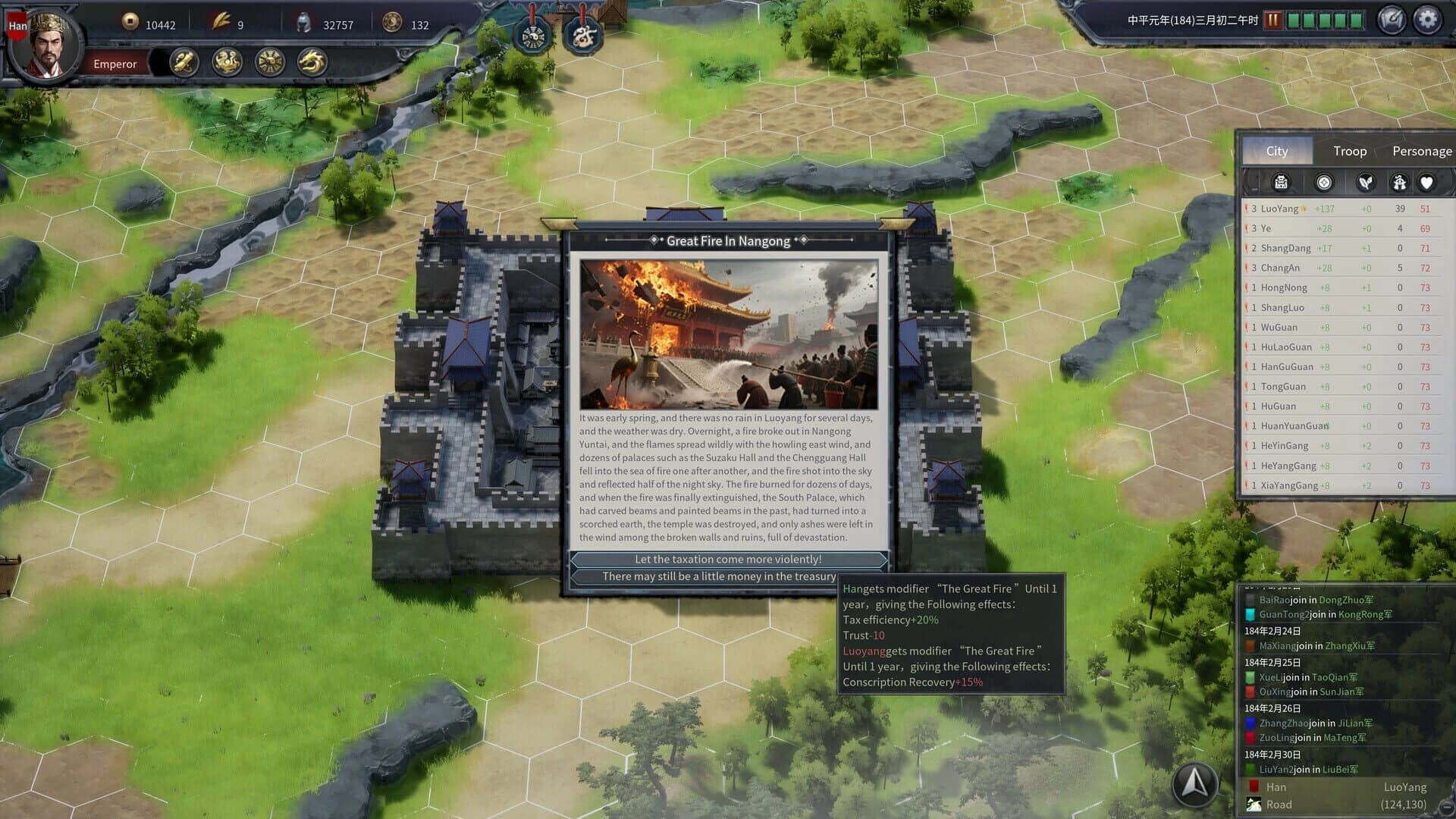Switch to the Troop tab
Screen dimensions: 1456x819
(1349, 151)
